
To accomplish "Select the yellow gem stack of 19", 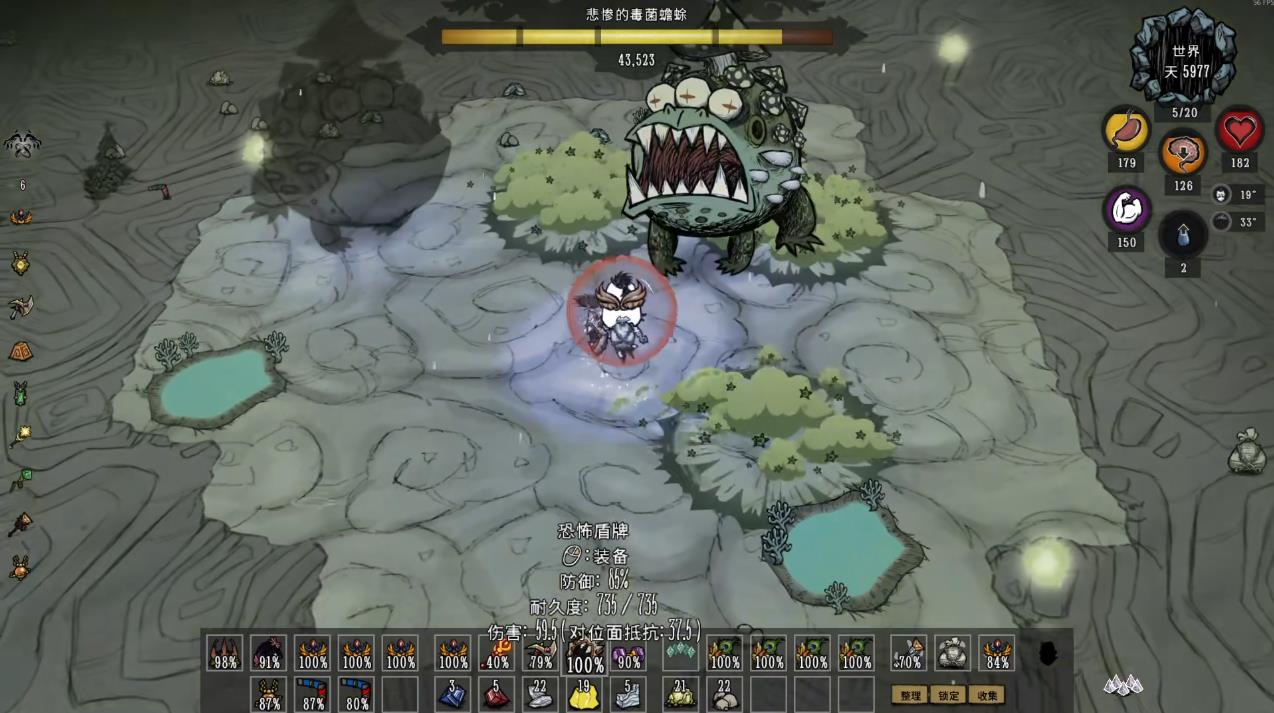I will [584, 693].
